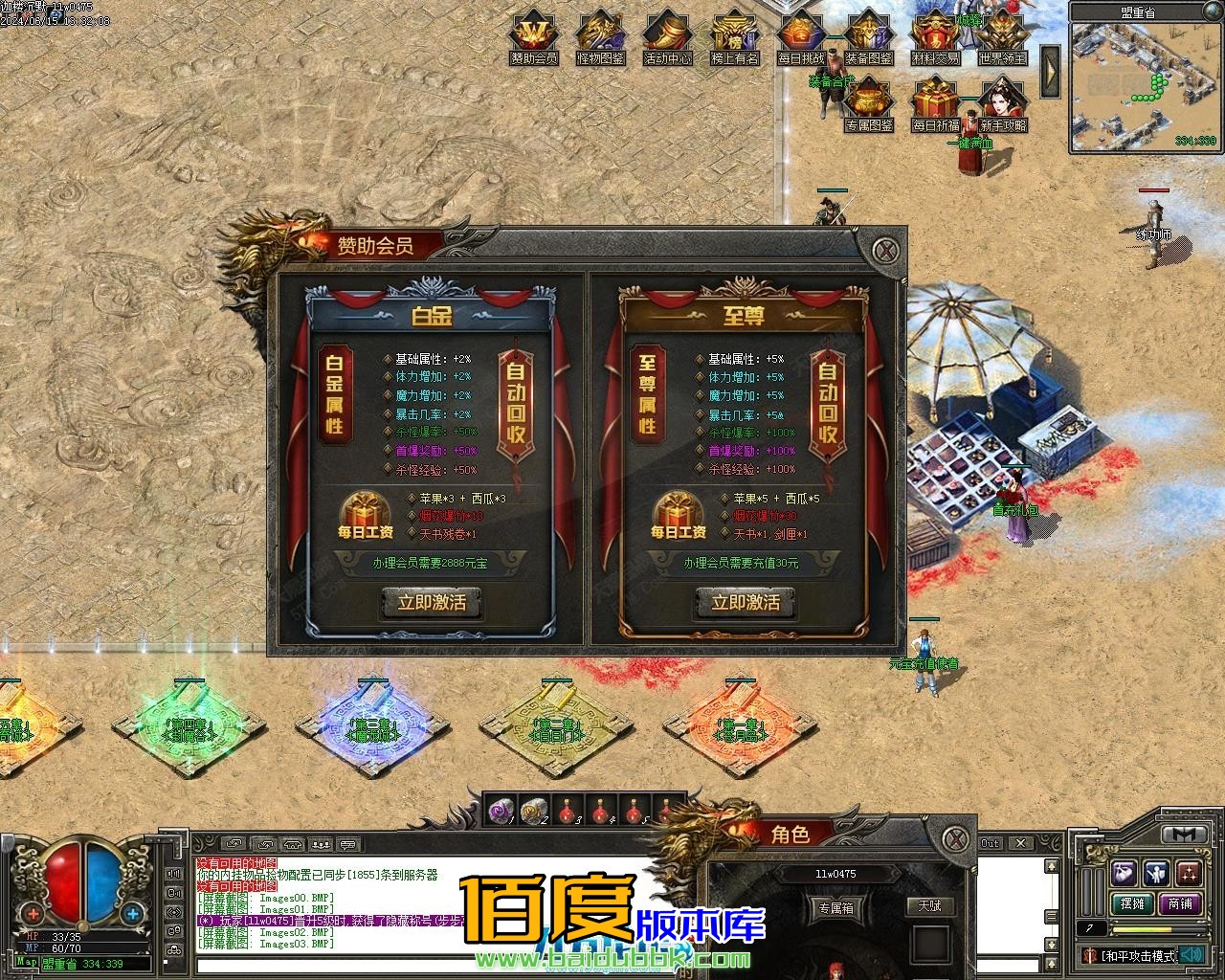Open the 商铺 shop button

(x=1182, y=903)
